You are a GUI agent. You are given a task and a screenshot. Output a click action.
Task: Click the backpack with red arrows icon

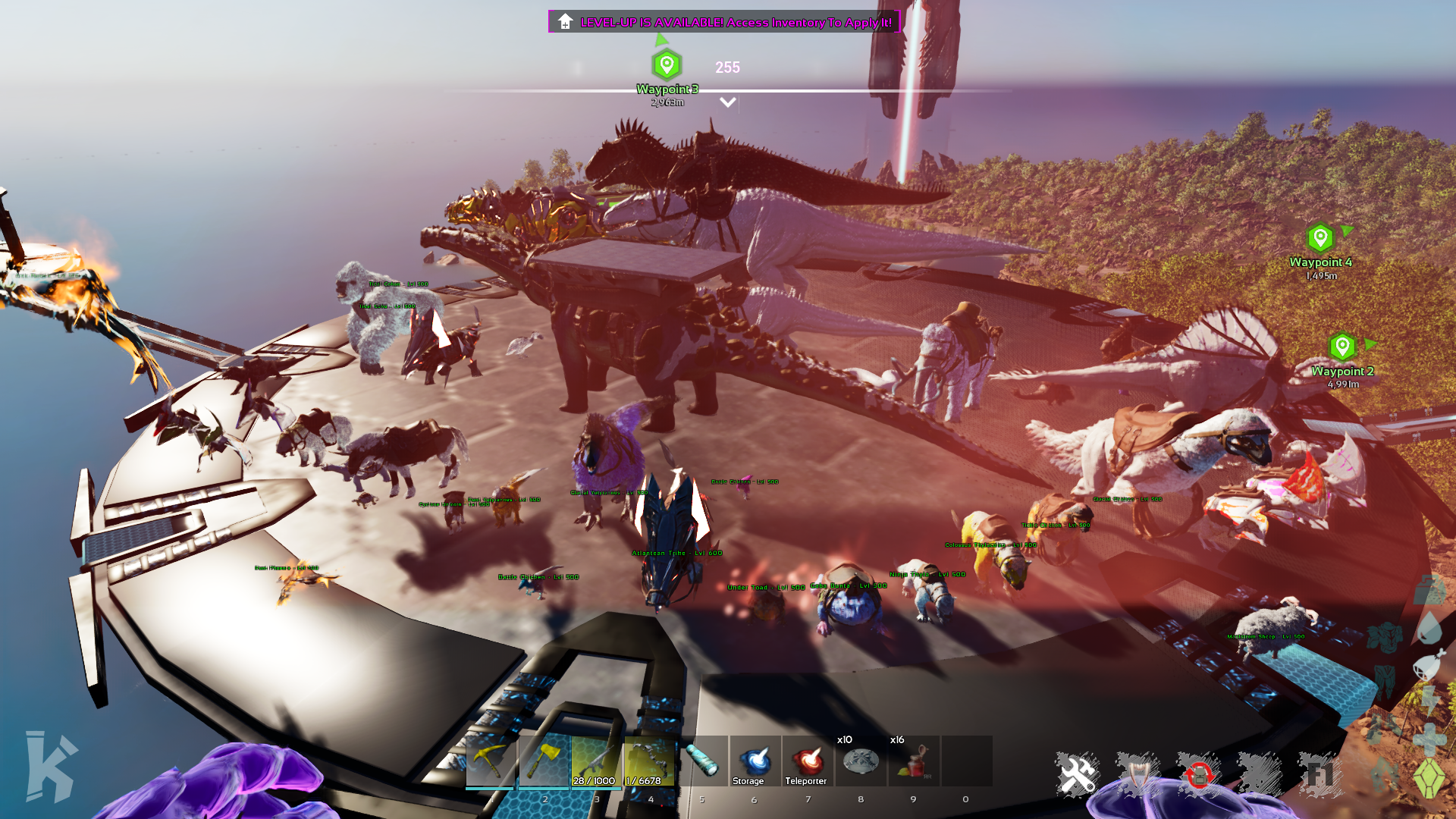[x=1199, y=775]
